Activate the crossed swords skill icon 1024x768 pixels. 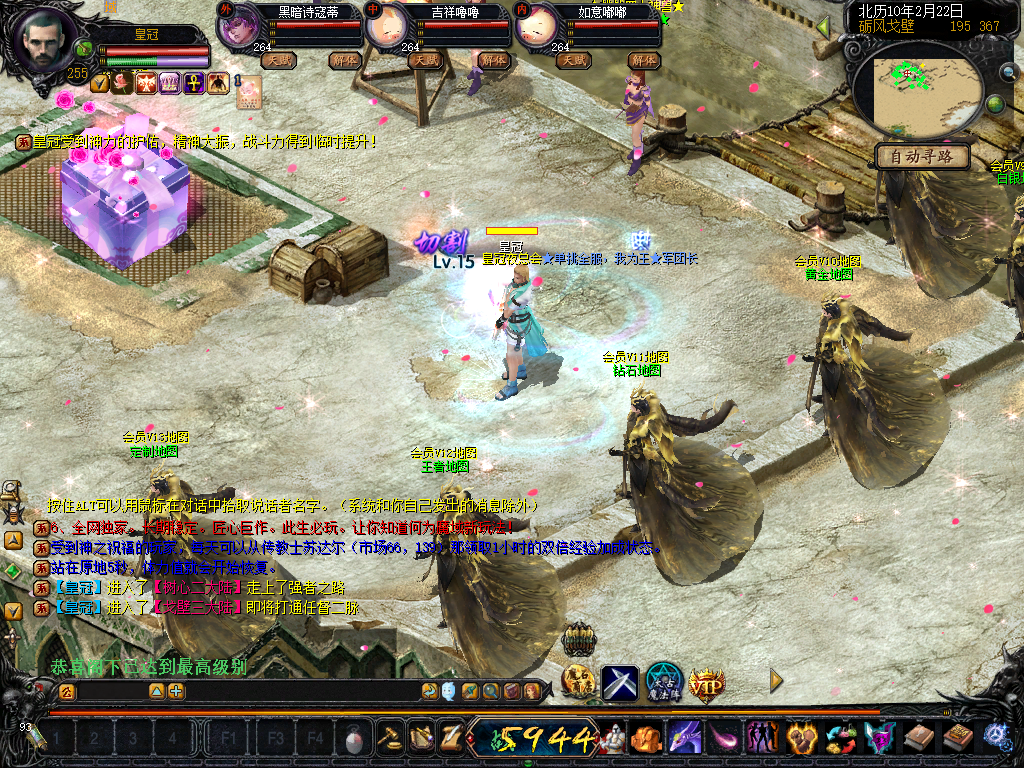(619, 683)
